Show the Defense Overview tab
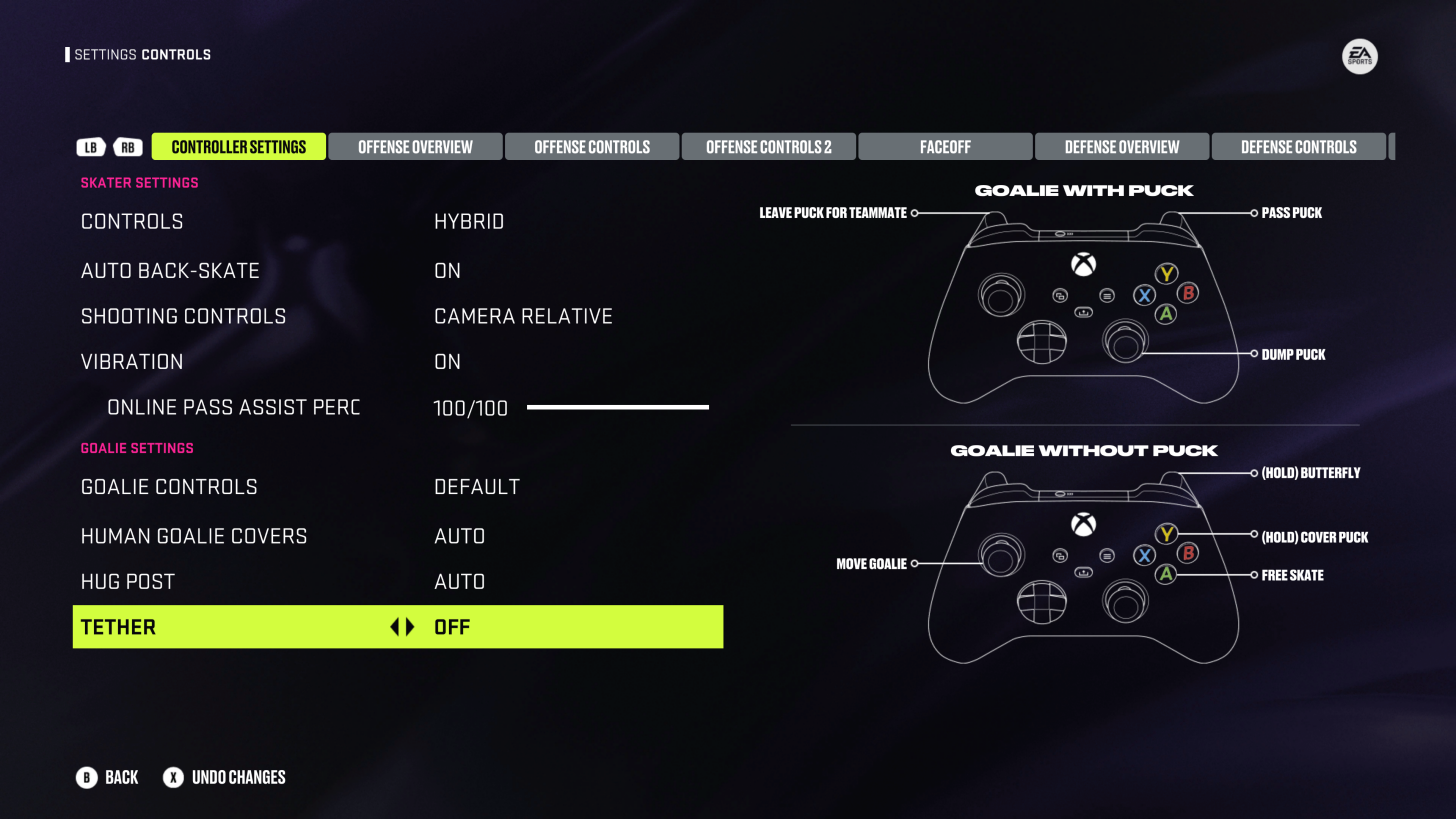Screen dimensions: 1456x819 (x=1122, y=147)
